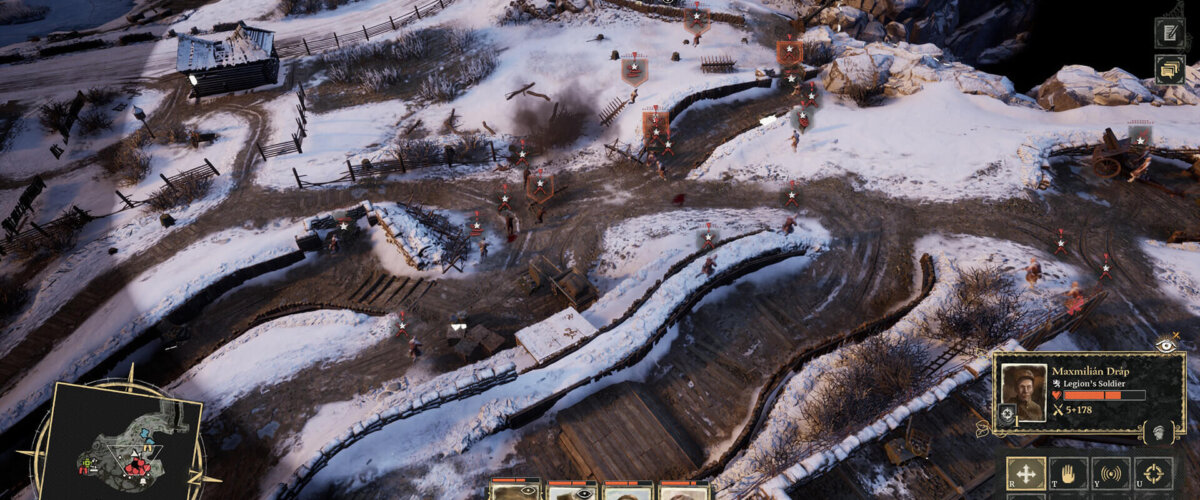Open the speech bubbles dialogue log

(1169, 68)
